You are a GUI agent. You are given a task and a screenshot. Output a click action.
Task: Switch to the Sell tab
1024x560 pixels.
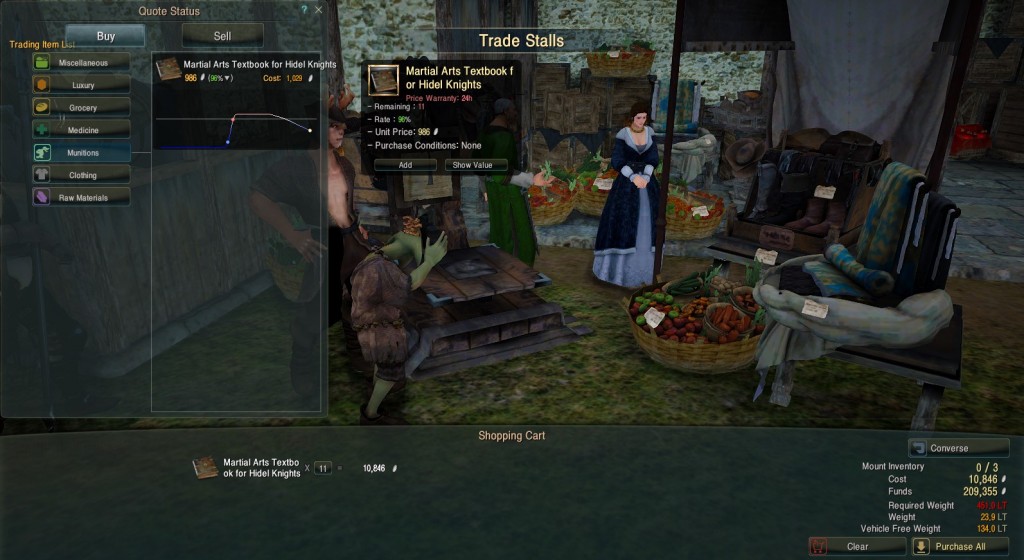(222, 36)
